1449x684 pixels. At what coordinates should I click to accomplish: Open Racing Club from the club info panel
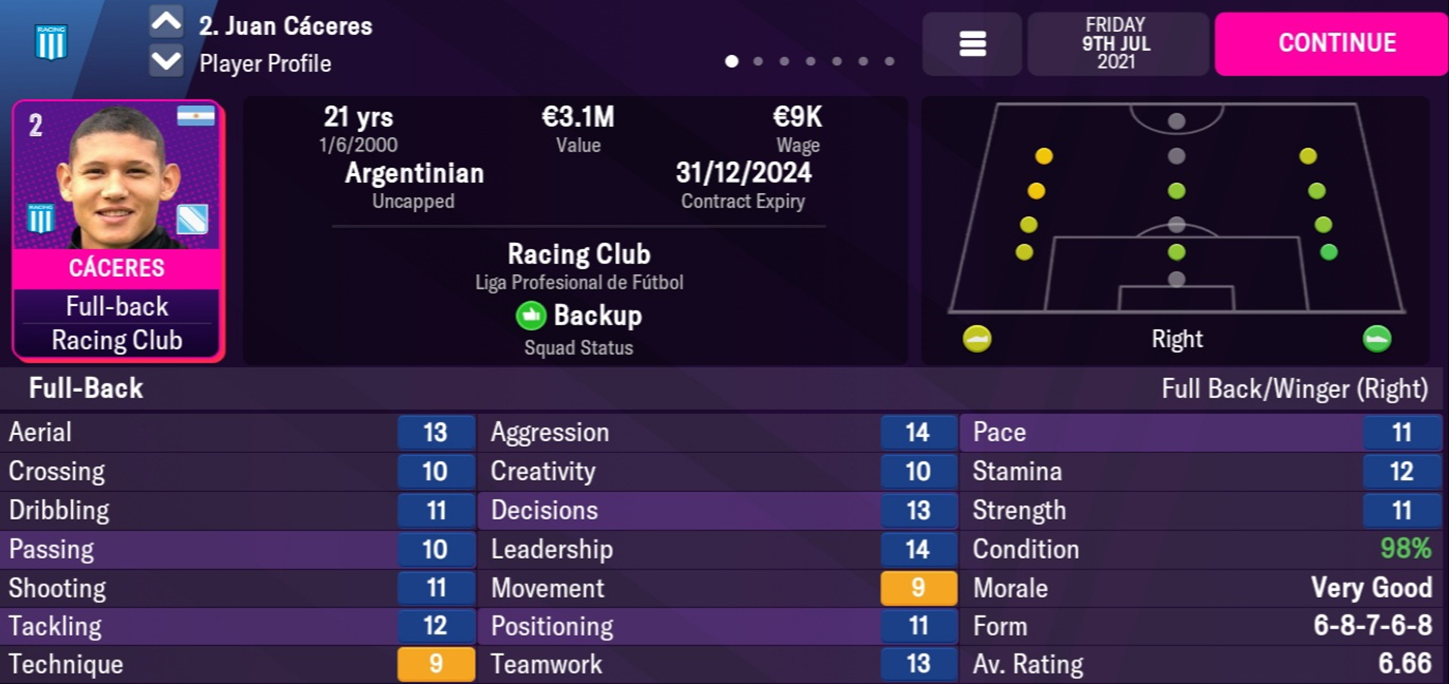(x=578, y=254)
